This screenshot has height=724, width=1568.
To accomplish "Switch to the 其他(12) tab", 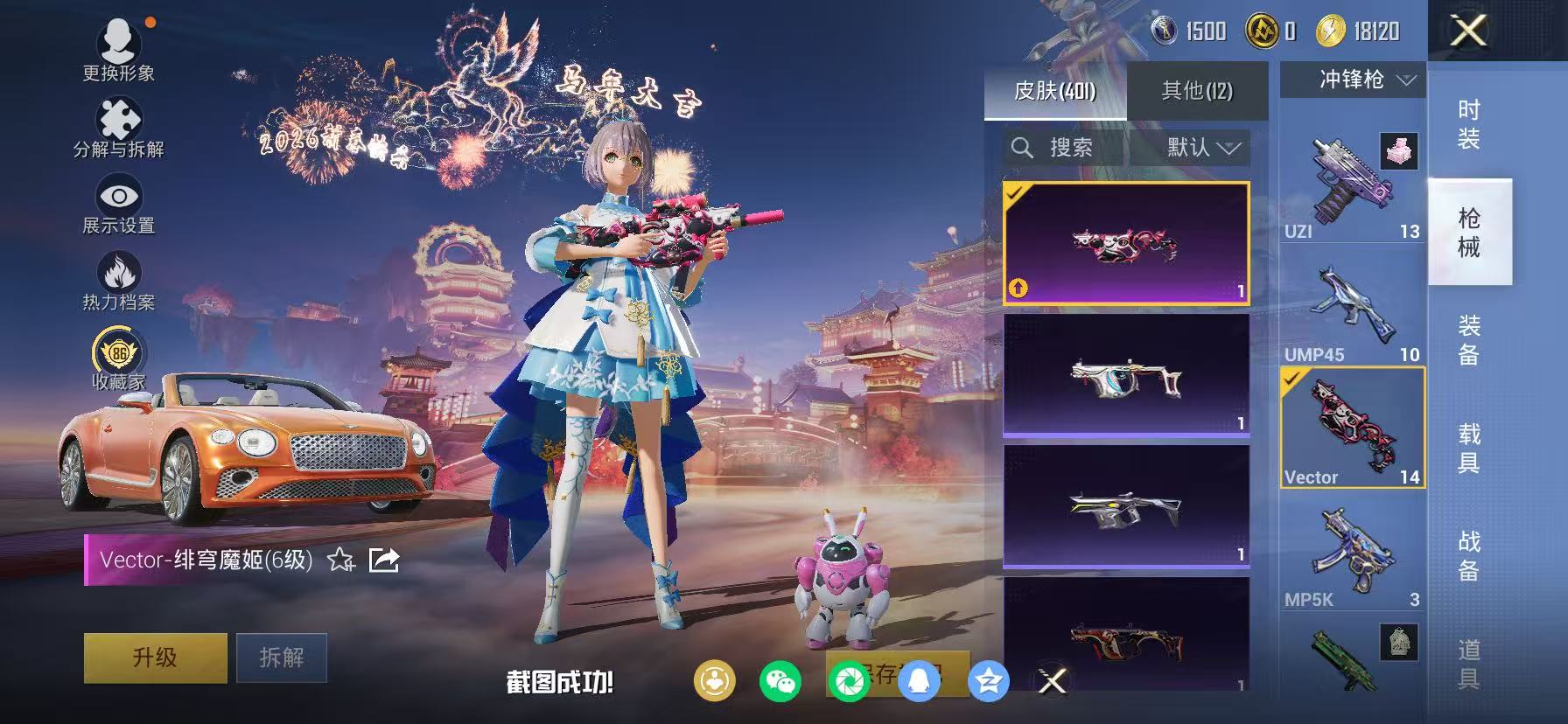I will 1197,89.
